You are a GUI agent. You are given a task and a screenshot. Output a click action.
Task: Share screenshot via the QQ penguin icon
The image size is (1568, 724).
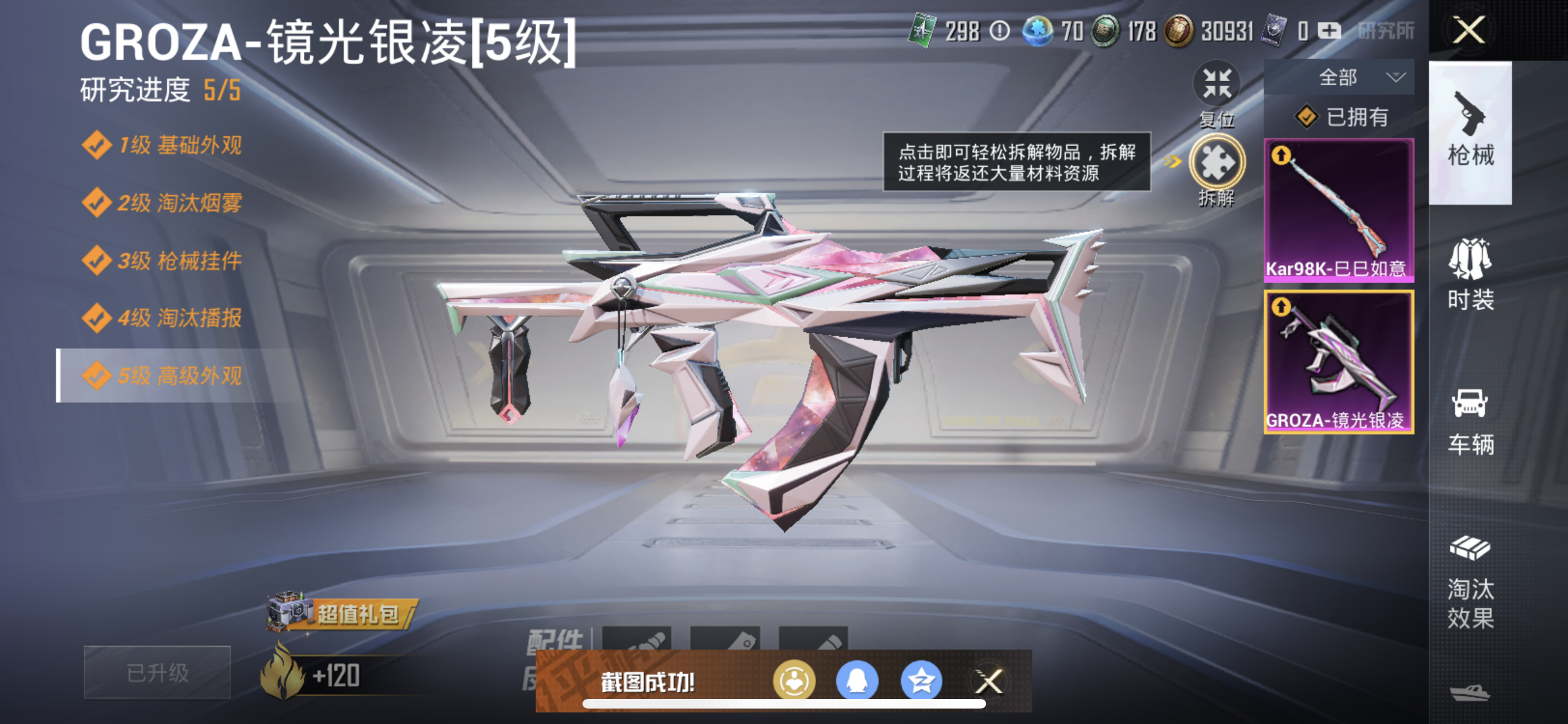coord(857,681)
